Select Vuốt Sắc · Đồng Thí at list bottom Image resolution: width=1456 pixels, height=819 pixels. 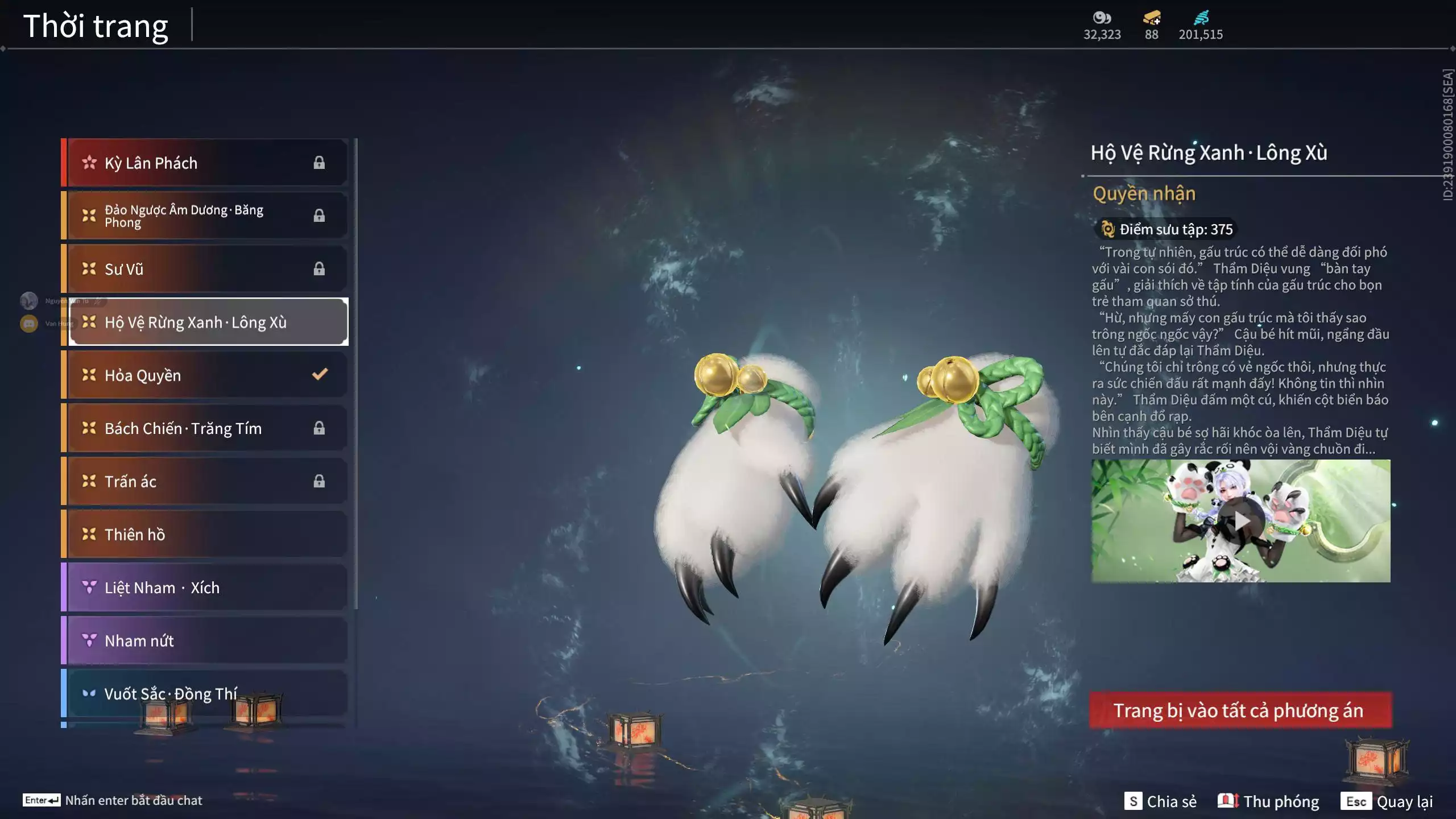[x=171, y=693]
